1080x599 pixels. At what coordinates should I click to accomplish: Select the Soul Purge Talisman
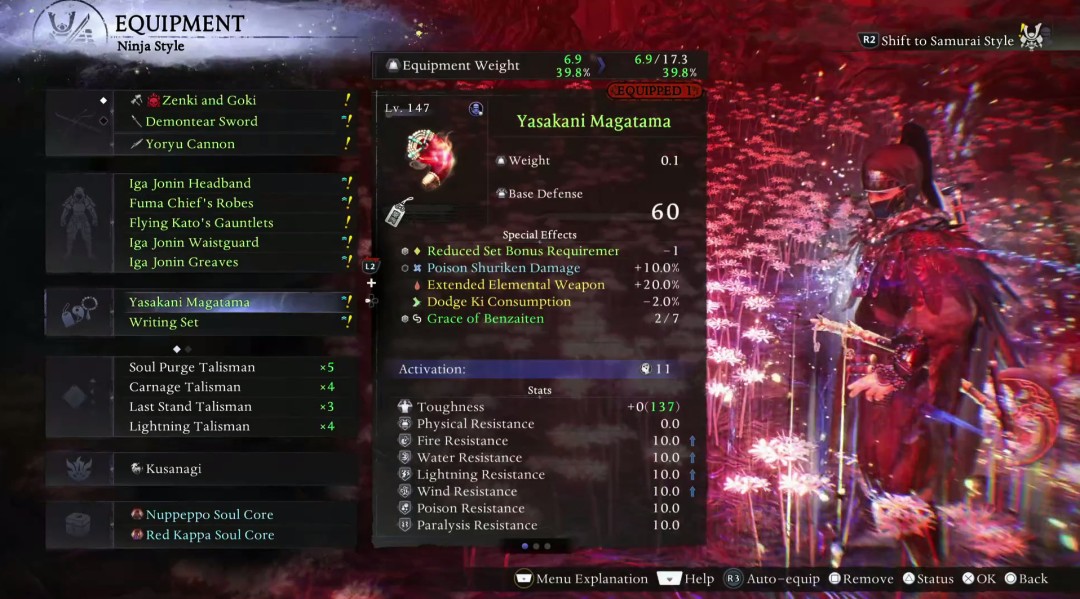click(x=192, y=367)
